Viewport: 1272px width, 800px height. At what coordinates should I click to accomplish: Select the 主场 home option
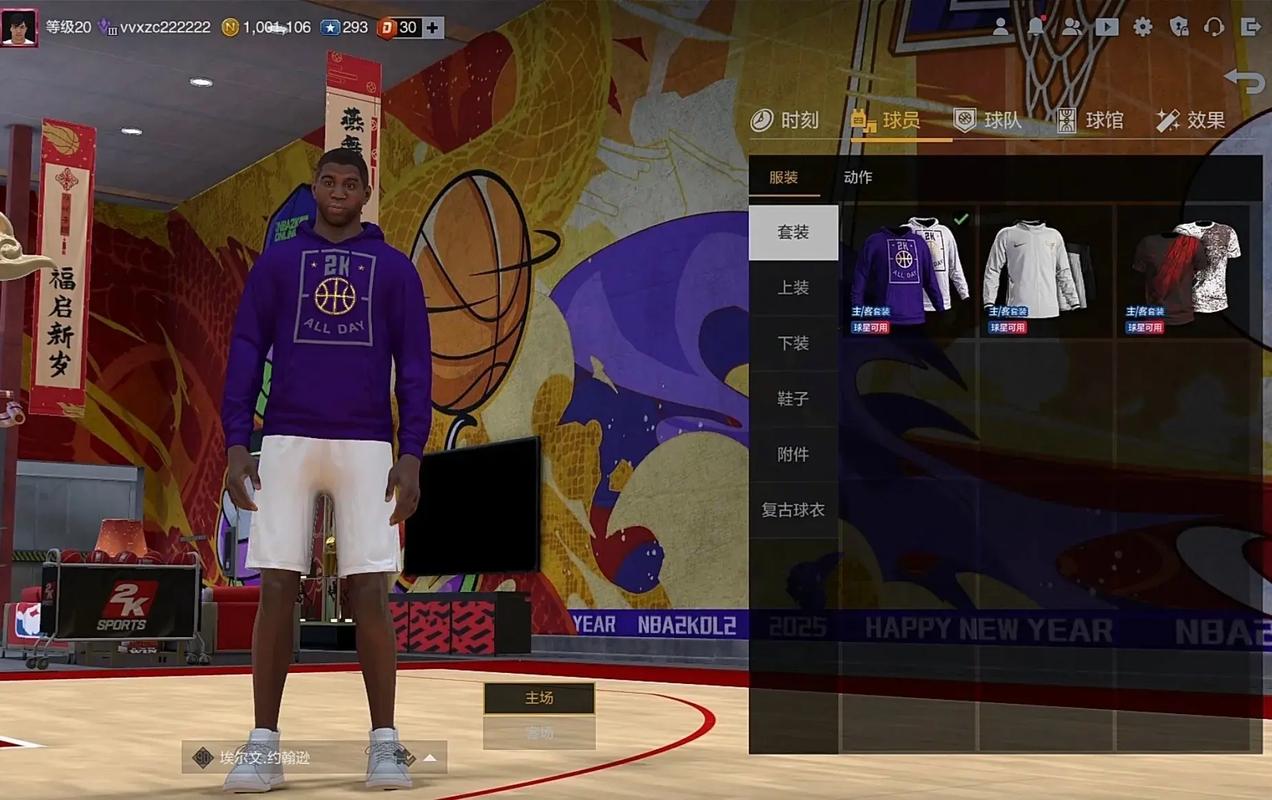[x=539, y=698]
